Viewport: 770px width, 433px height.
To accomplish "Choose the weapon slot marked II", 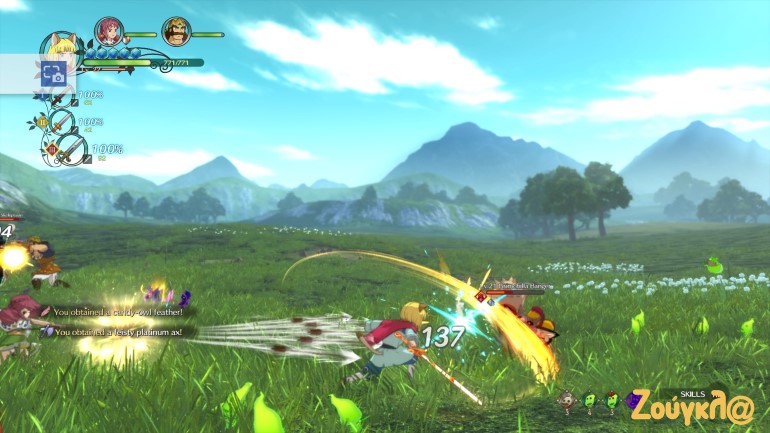I will (62, 122).
